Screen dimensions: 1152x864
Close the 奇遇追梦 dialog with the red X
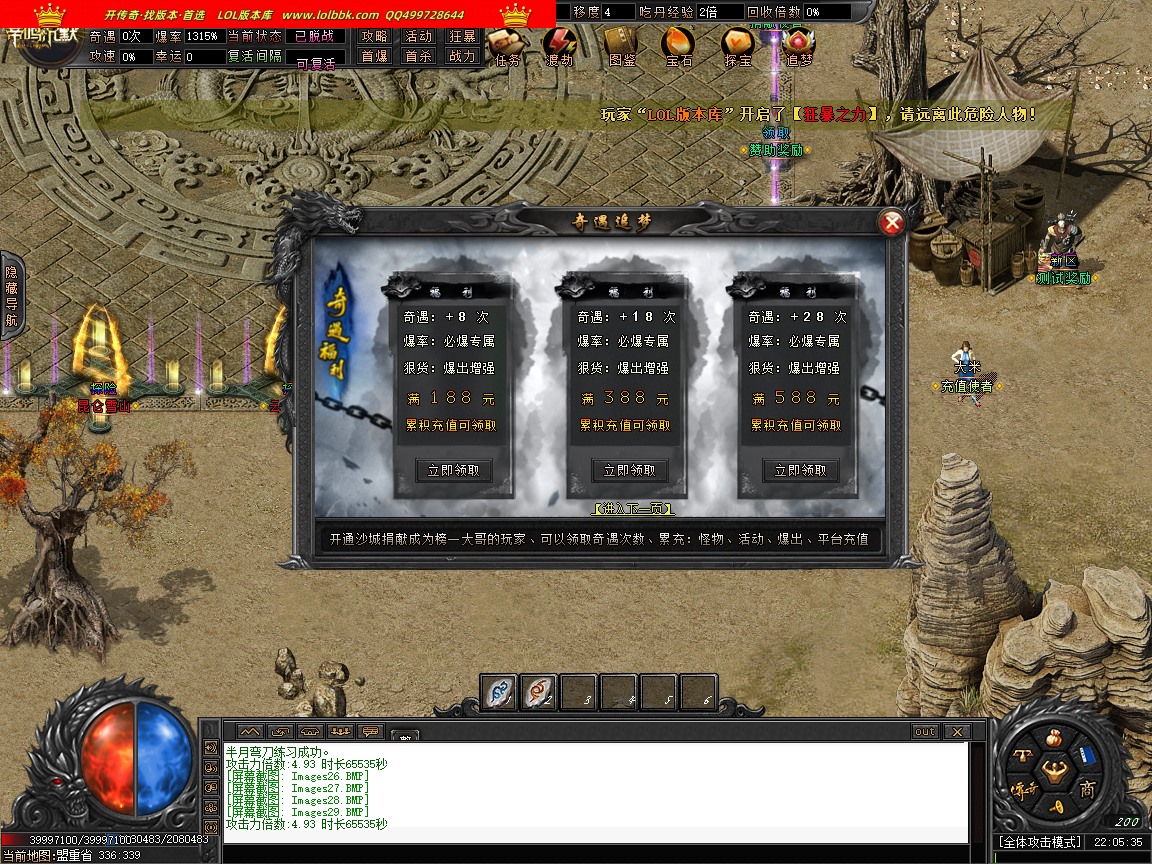coord(891,223)
